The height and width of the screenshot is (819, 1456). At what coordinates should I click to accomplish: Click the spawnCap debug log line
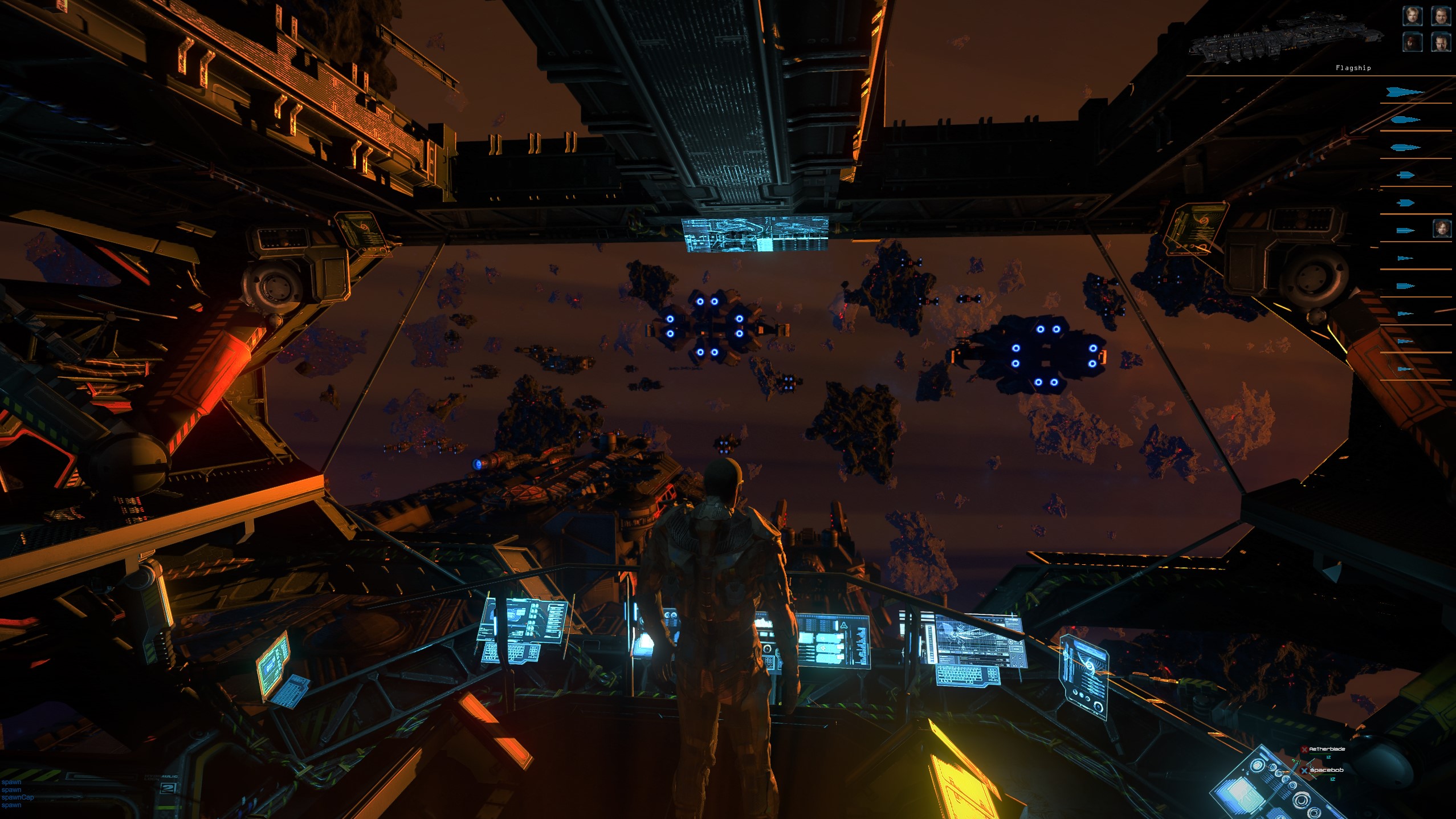(18, 797)
